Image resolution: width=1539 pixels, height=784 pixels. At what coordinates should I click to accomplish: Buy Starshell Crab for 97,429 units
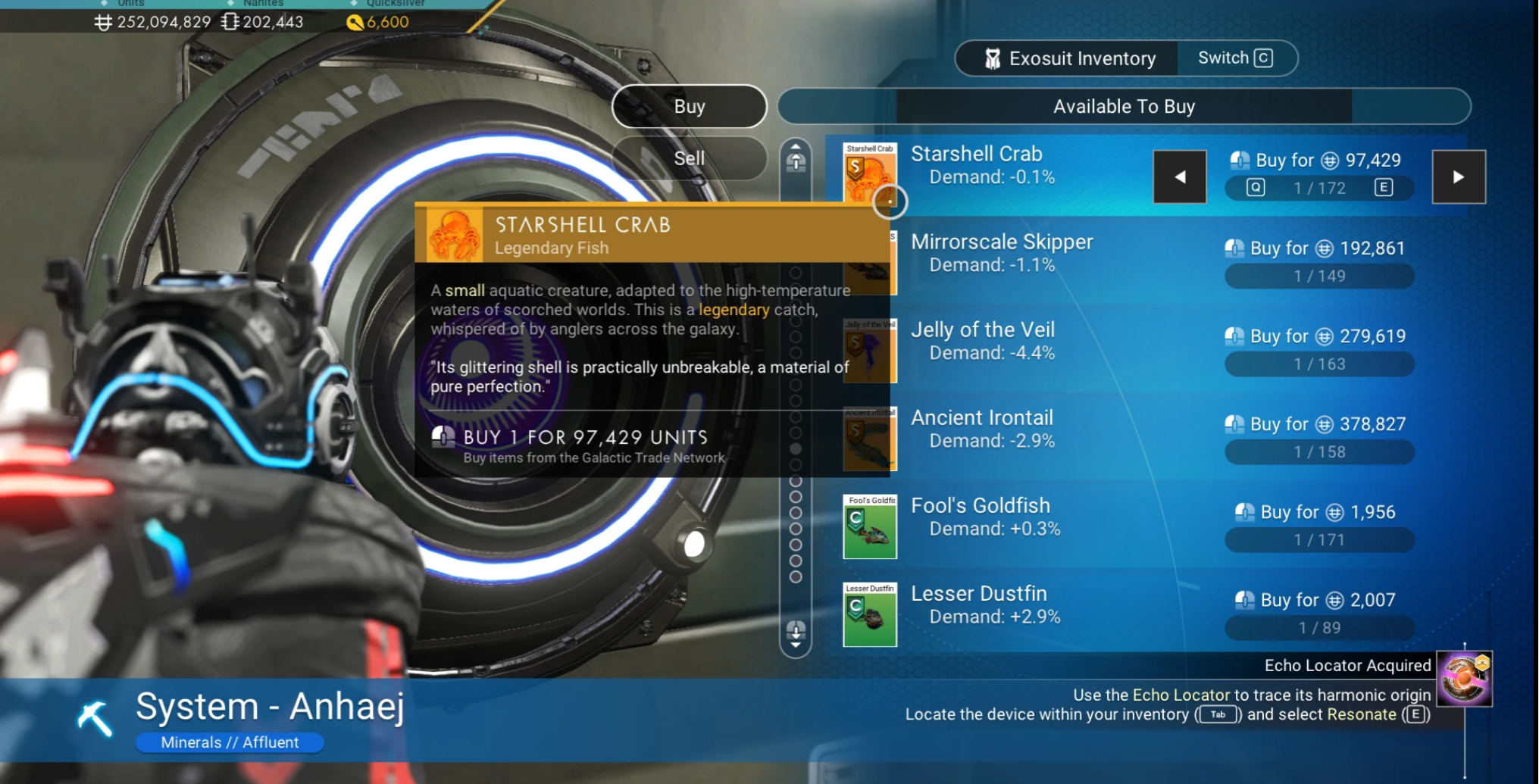pos(1318,161)
